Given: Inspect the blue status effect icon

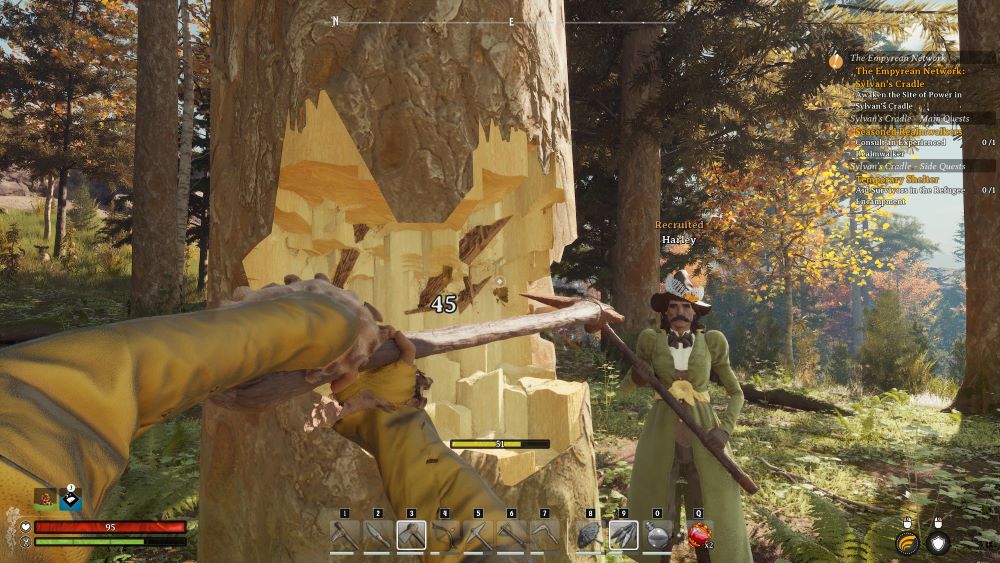Looking at the screenshot, I should [70, 499].
